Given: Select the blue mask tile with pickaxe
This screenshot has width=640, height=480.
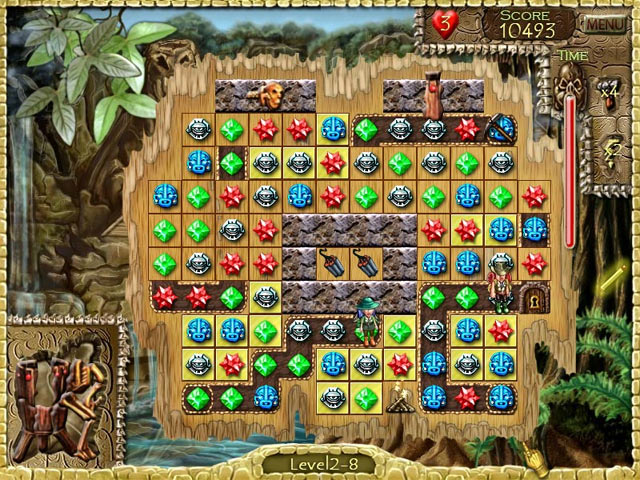Looking at the screenshot, I should (499, 128).
